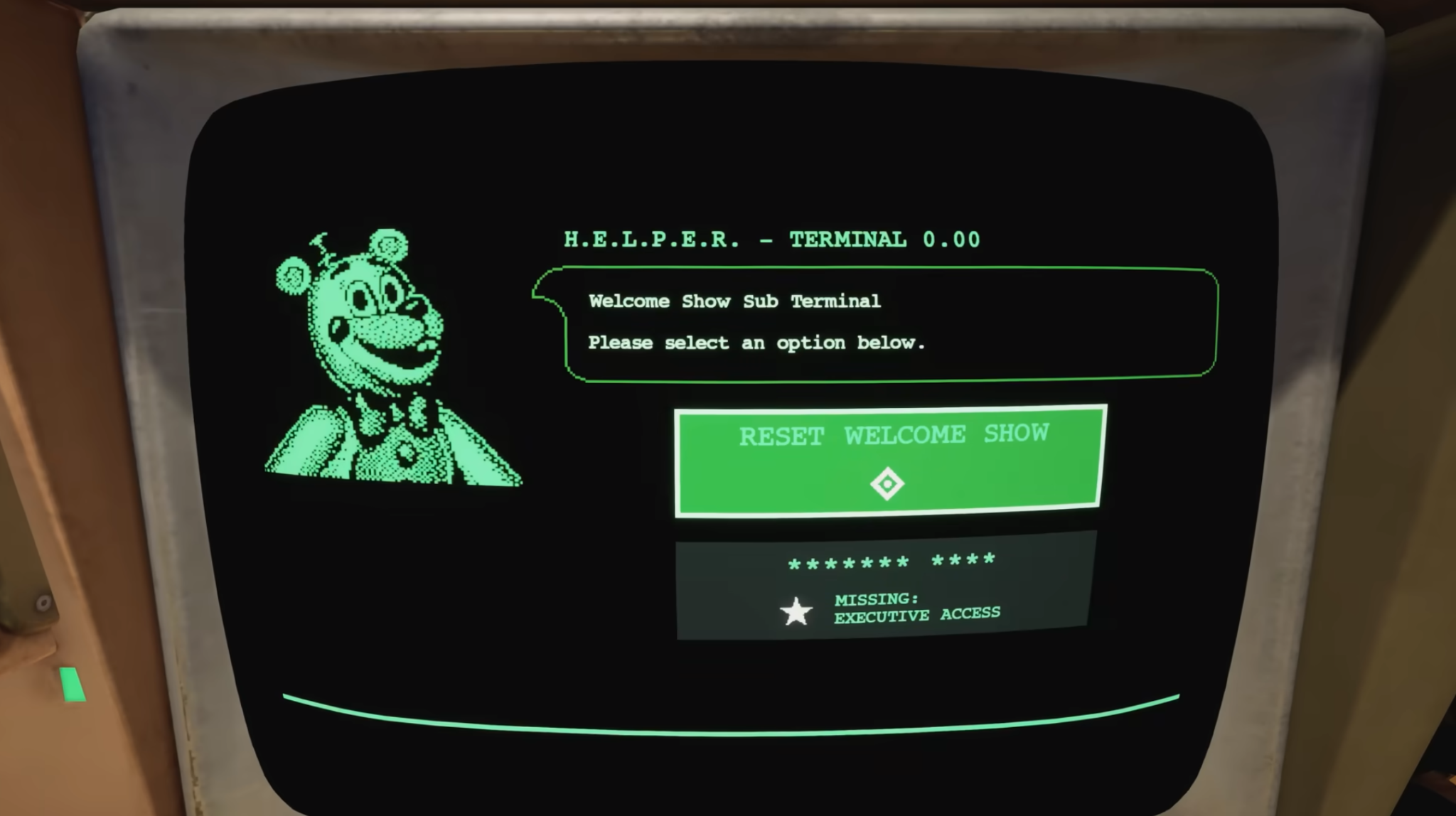Click the diamond icon on RESET WELCOME SHOW
Screen dimensions: 1456x816
click(887, 484)
